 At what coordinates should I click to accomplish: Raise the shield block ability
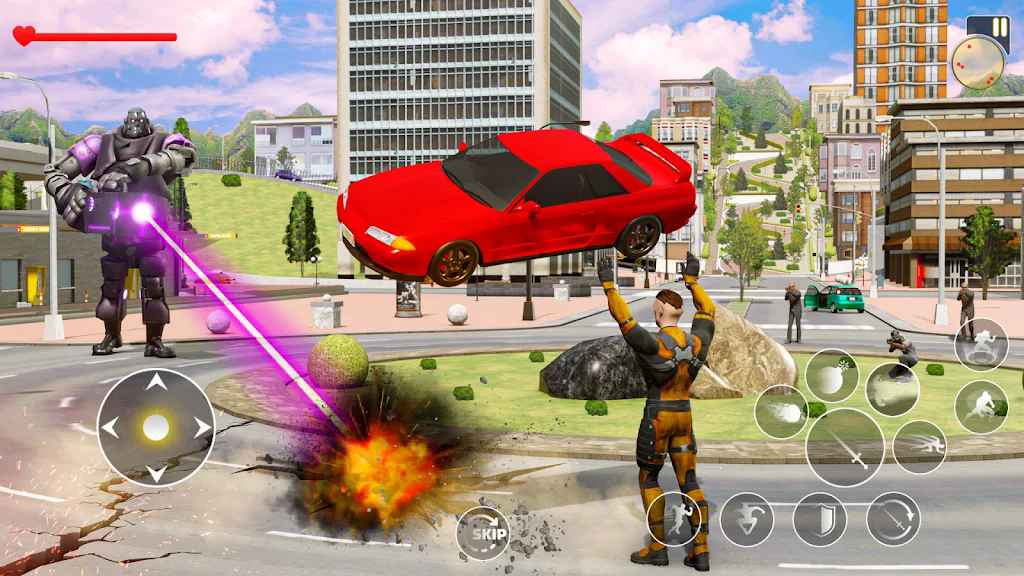coord(820,519)
